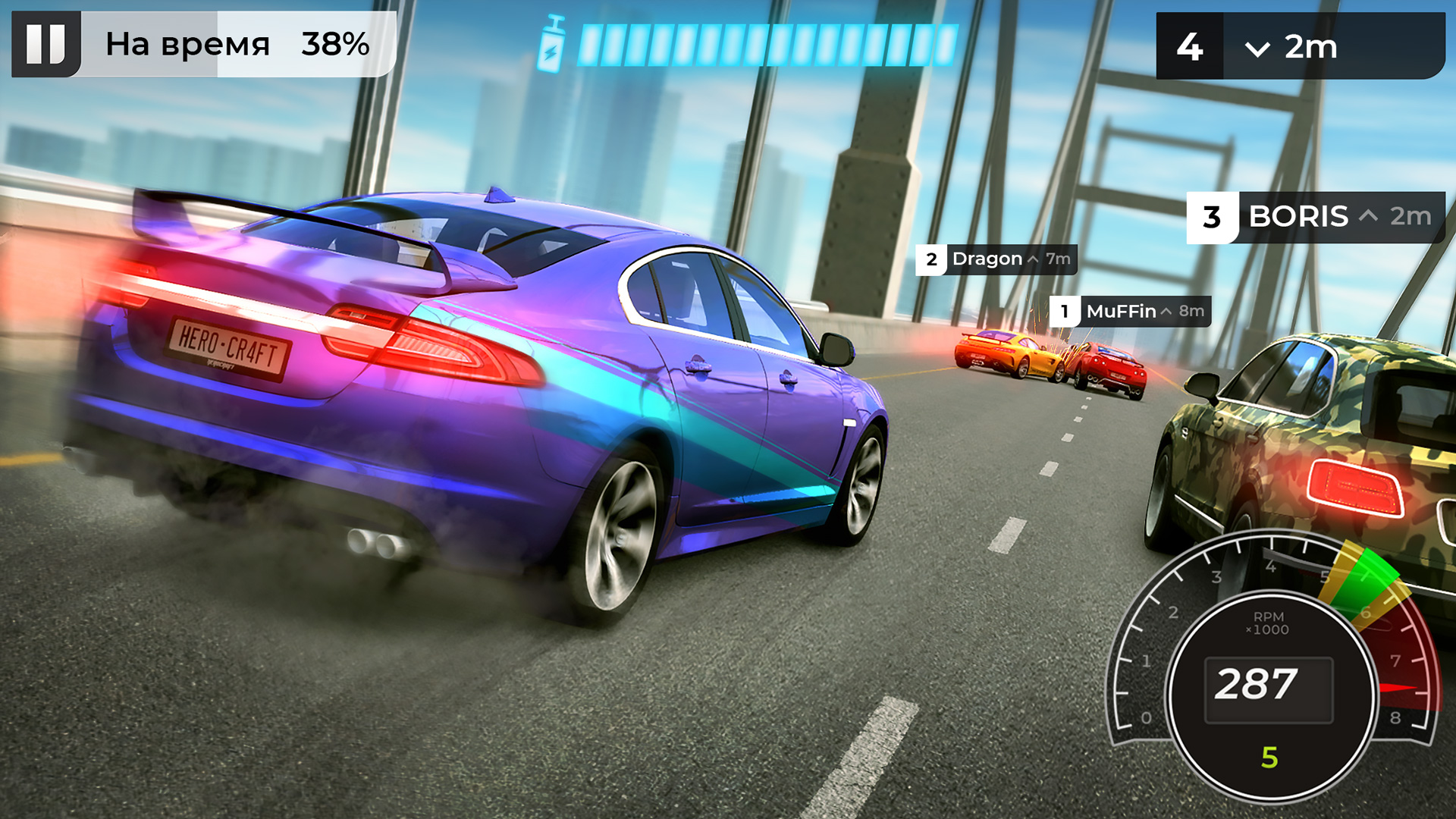Pause the race with the pause button
1456x819 pixels.
click(45, 44)
